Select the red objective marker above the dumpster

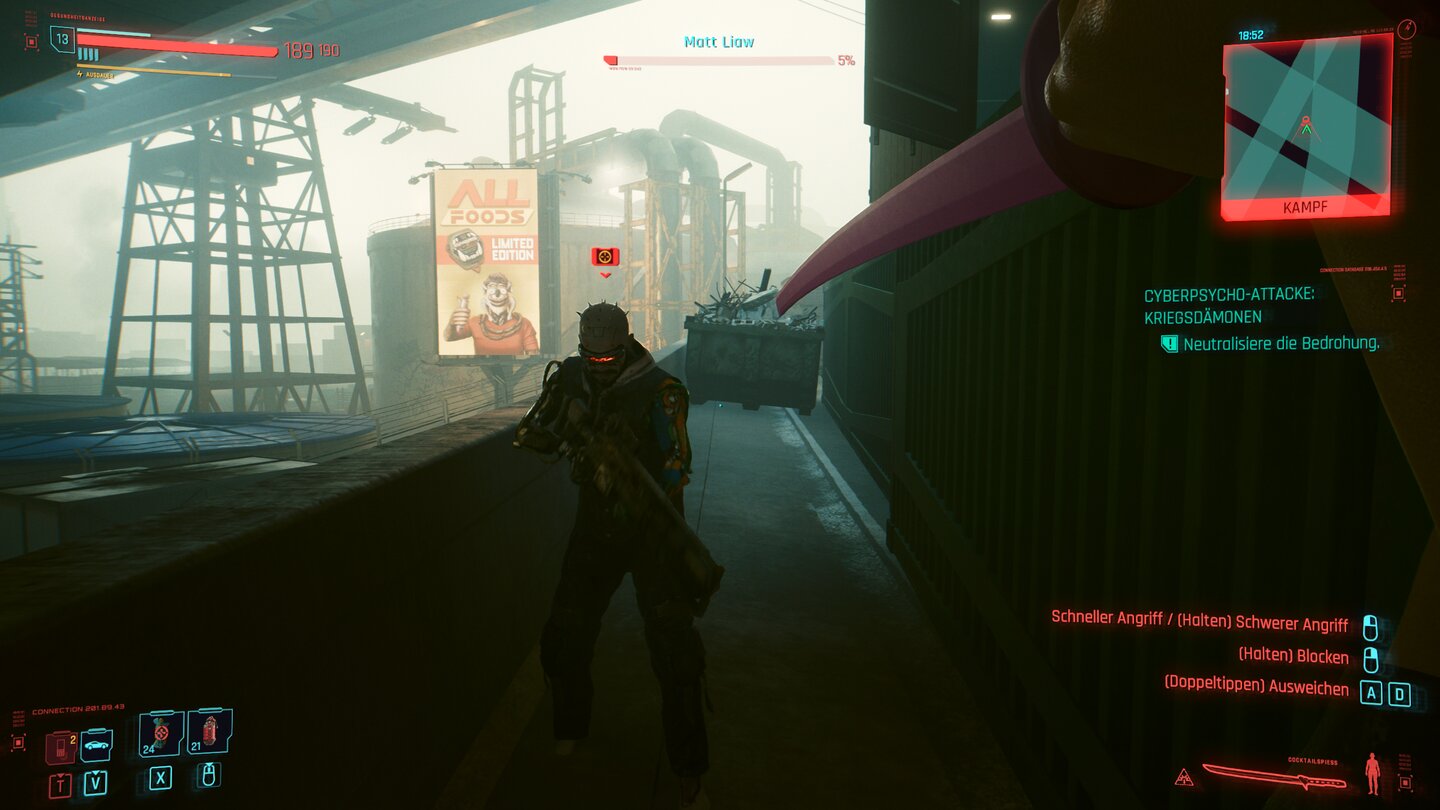(604, 257)
